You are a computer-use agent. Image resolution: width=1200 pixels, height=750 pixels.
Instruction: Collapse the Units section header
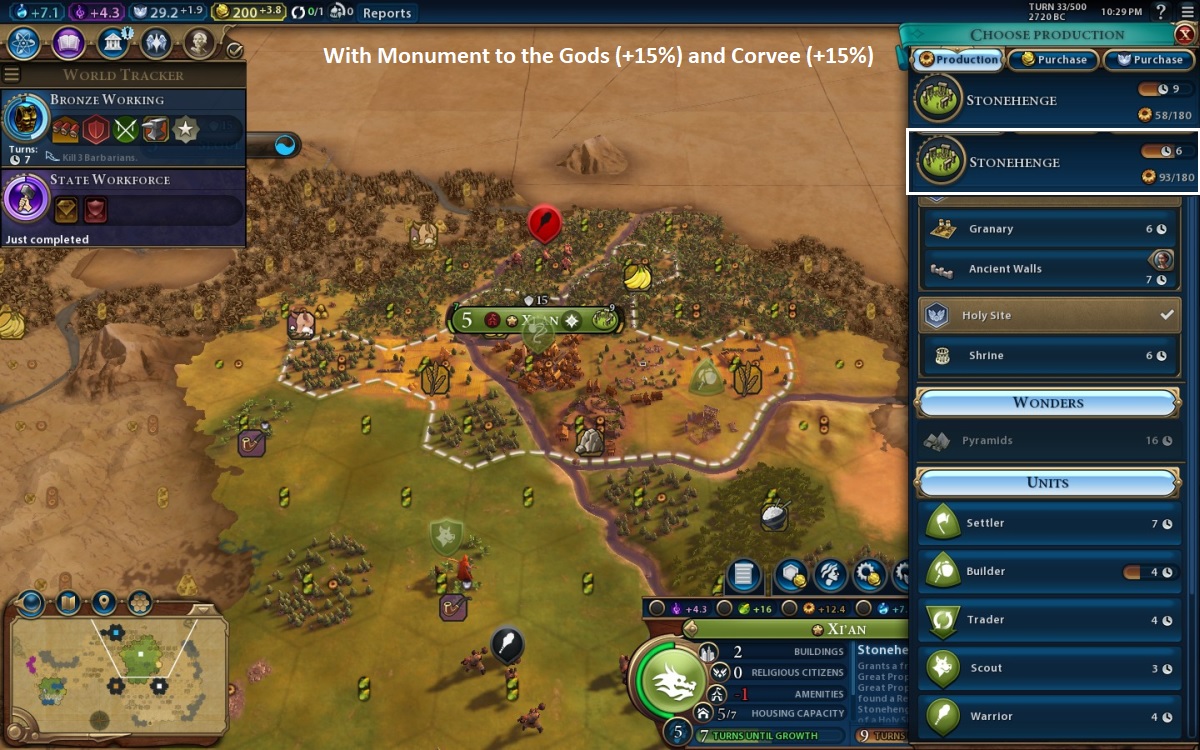[1047, 483]
